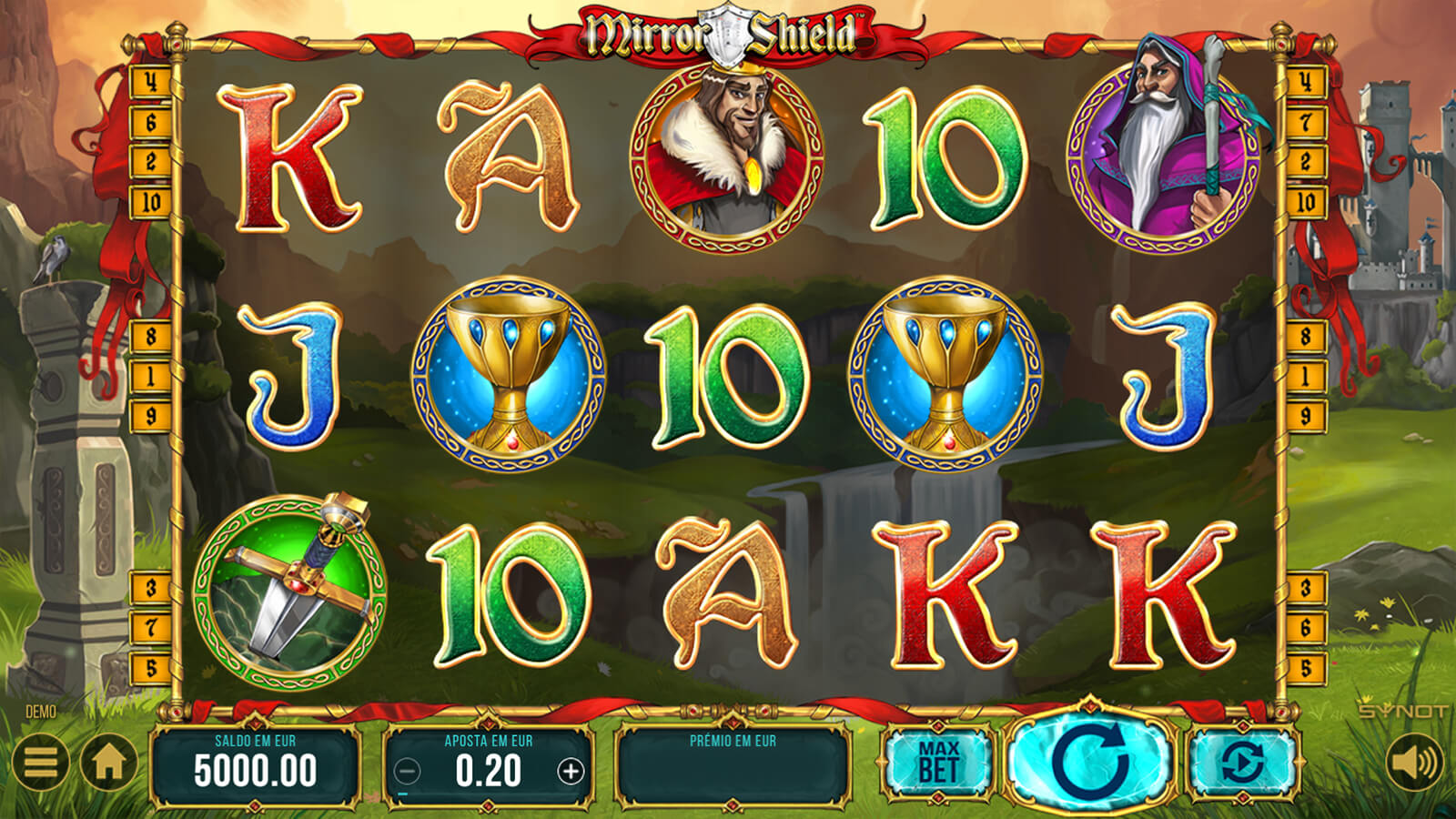1456x819 pixels.
Task: Go to the home screen
Action: click(108, 763)
